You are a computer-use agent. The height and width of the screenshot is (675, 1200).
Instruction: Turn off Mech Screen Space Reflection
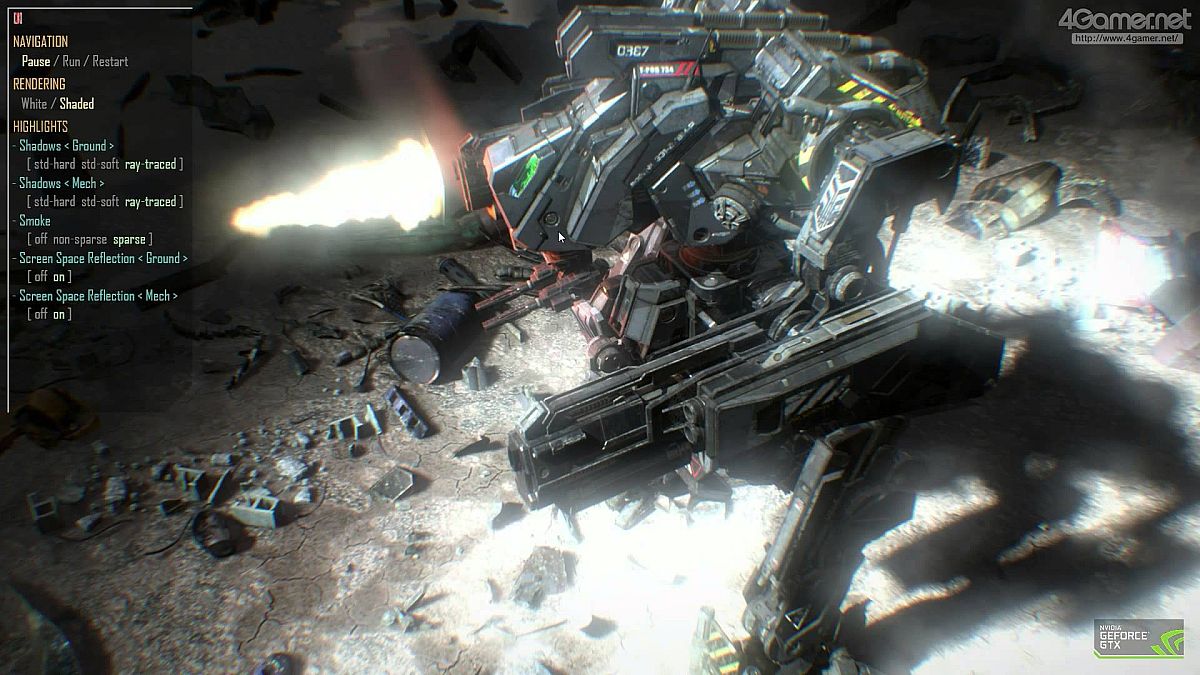point(40,314)
